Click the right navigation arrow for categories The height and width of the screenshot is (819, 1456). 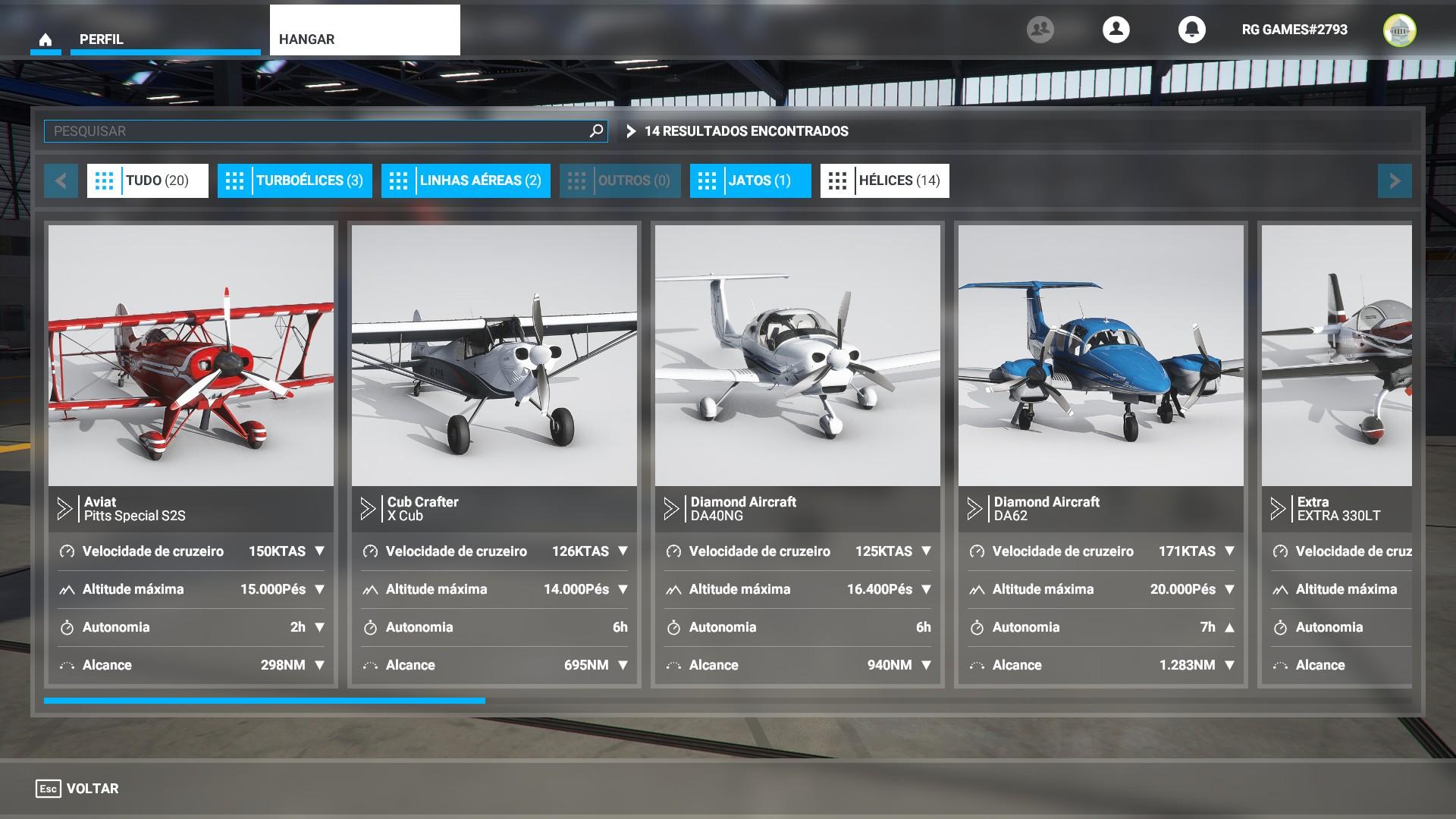pos(1394,180)
